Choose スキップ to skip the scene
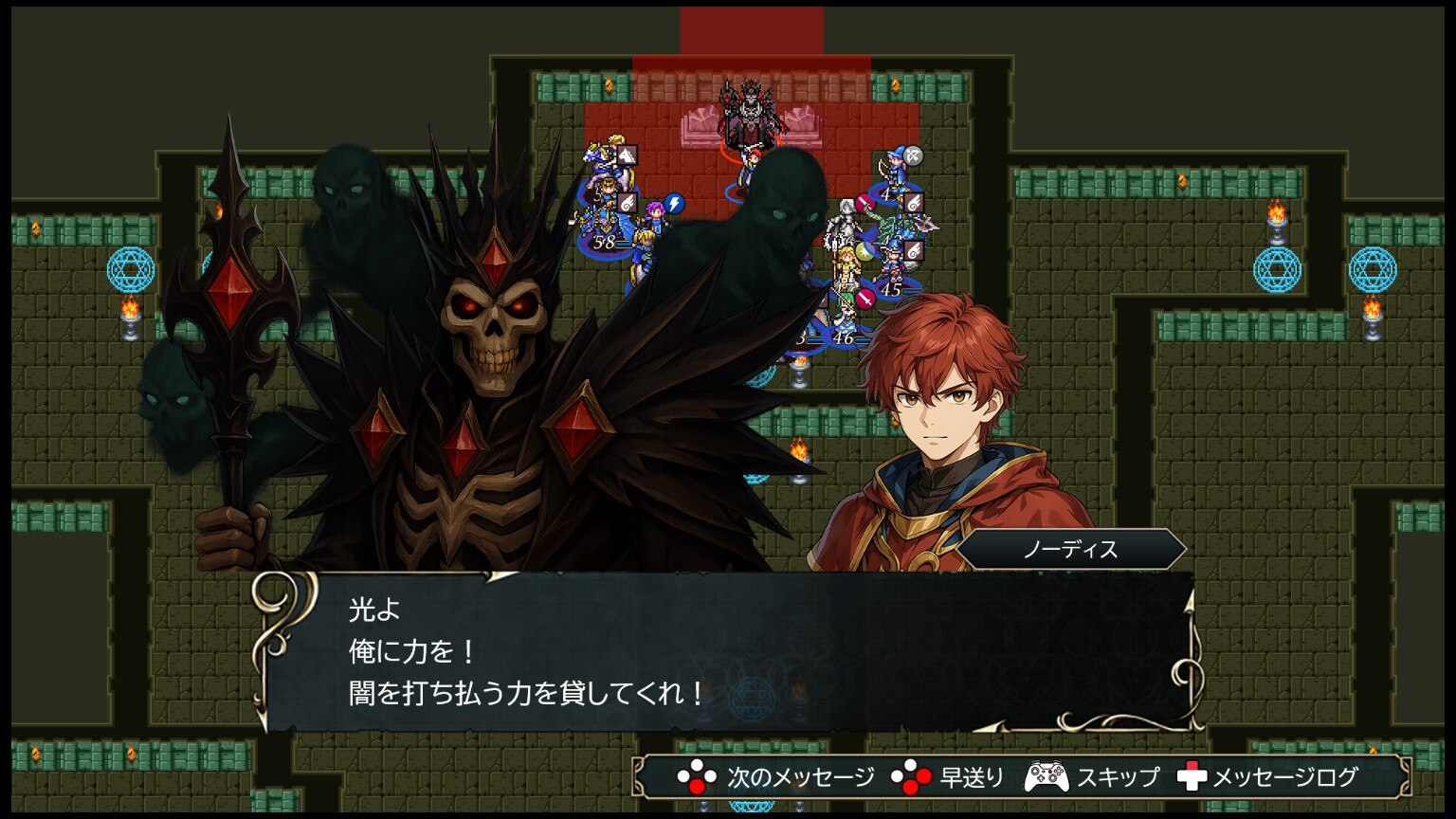 point(1092,778)
